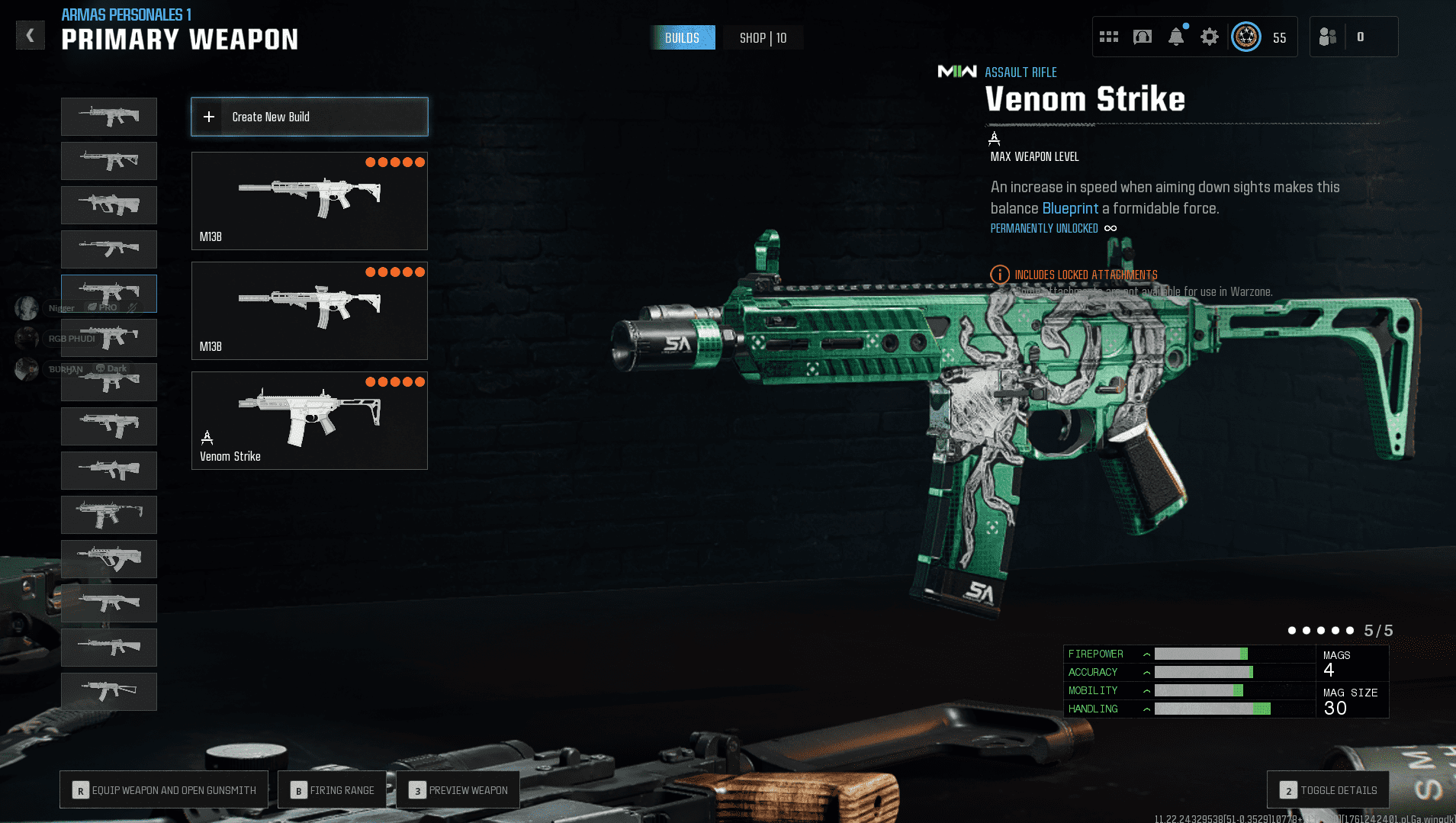Launch the Firing Range
The width and height of the screenshot is (1456, 823).
point(333,790)
